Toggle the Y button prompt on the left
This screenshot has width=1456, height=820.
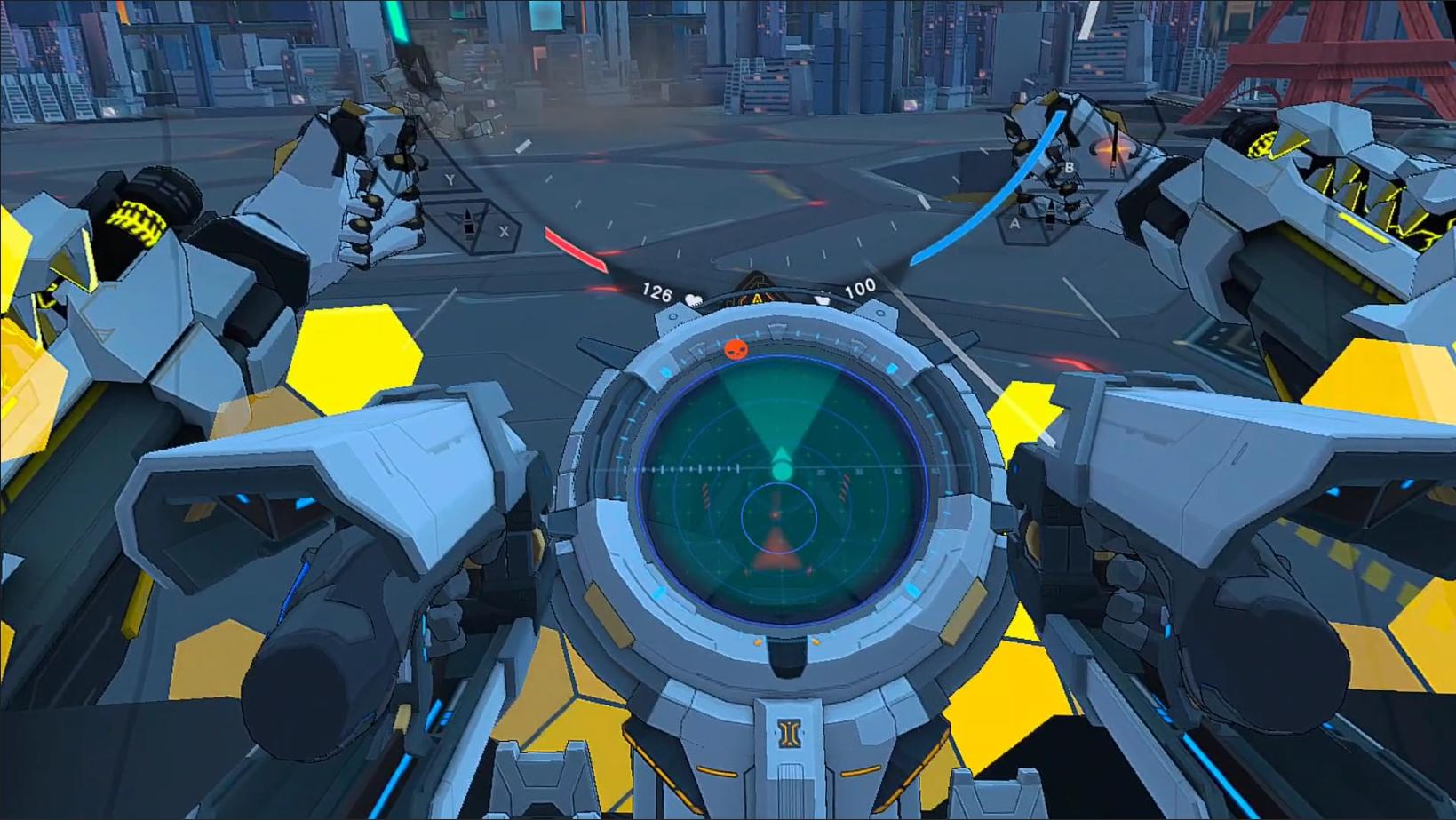point(450,179)
